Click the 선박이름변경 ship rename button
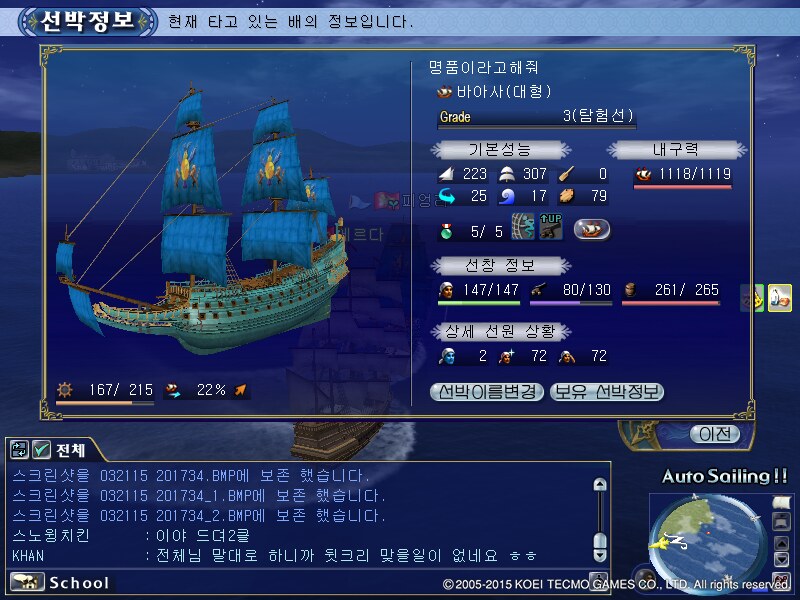This screenshot has width=800, height=600. (x=489, y=392)
